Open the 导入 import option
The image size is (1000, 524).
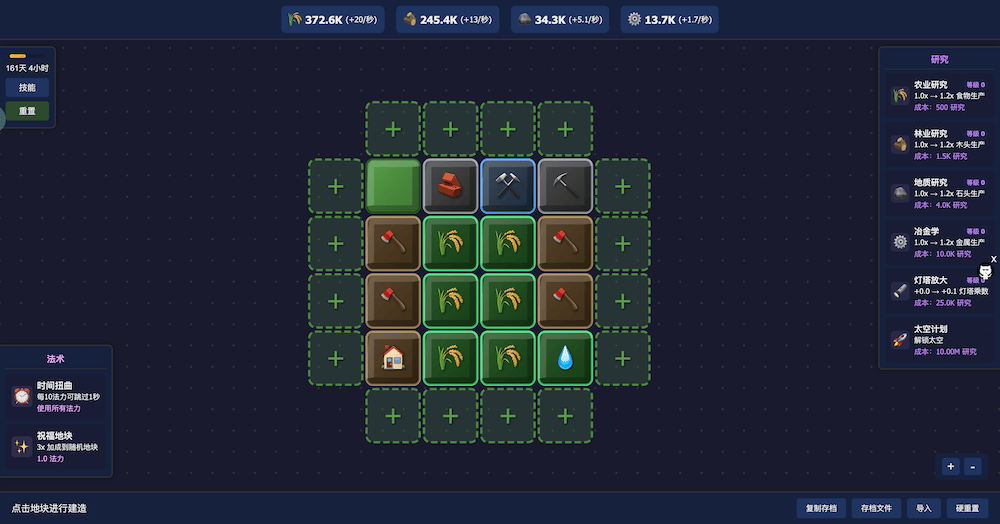coord(923,508)
